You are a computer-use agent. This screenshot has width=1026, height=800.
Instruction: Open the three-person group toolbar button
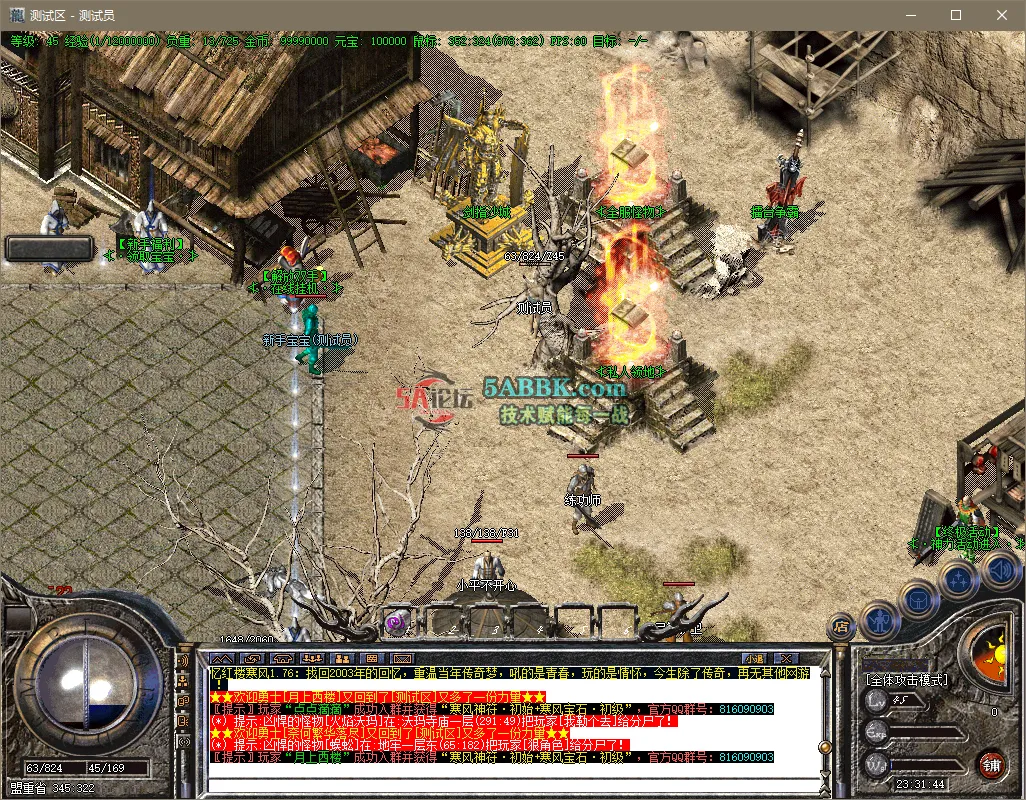(313, 658)
